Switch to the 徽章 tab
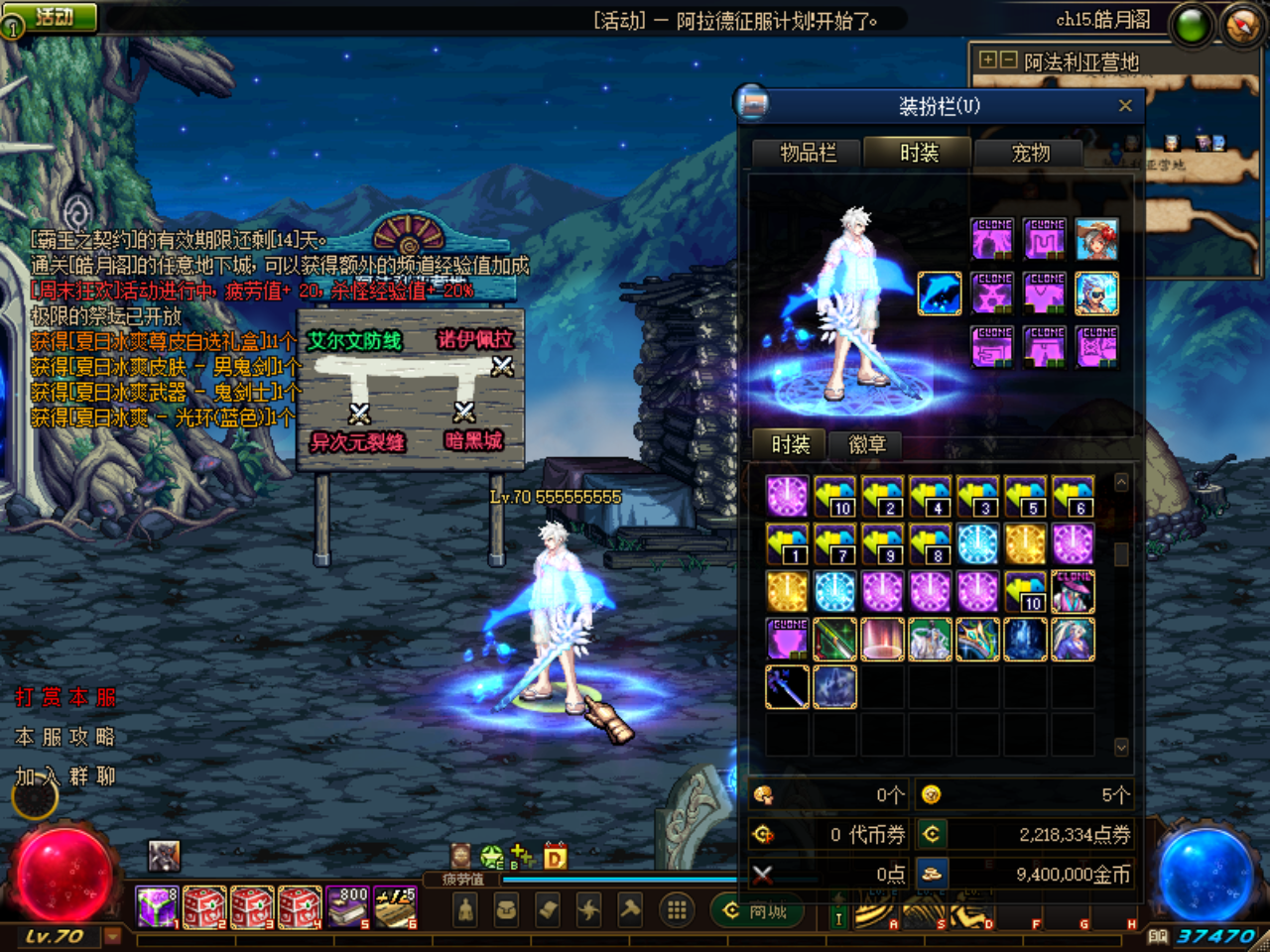 pyautogui.click(x=868, y=445)
